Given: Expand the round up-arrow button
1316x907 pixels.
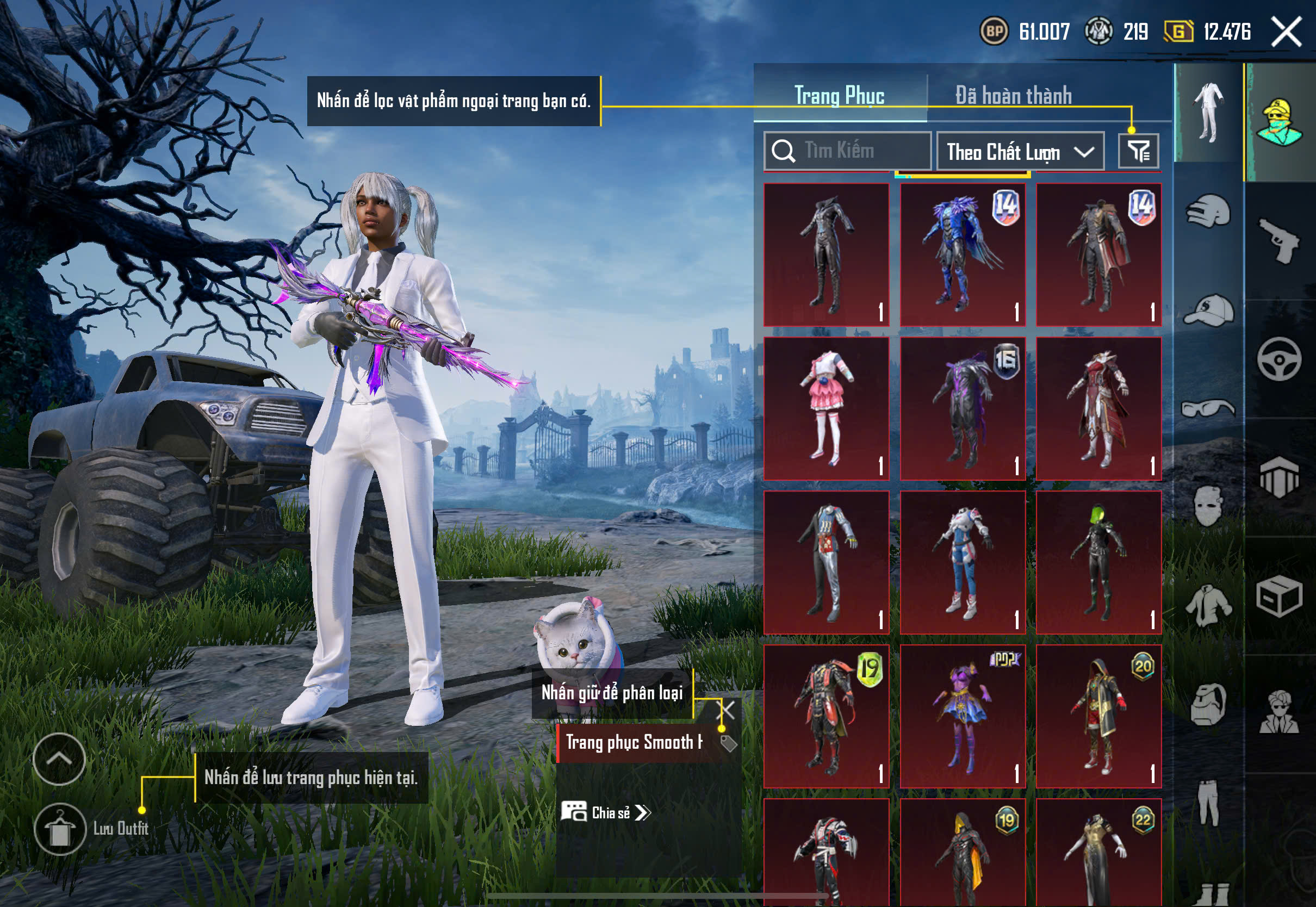Looking at the screenshot, I should click(59, 759).
